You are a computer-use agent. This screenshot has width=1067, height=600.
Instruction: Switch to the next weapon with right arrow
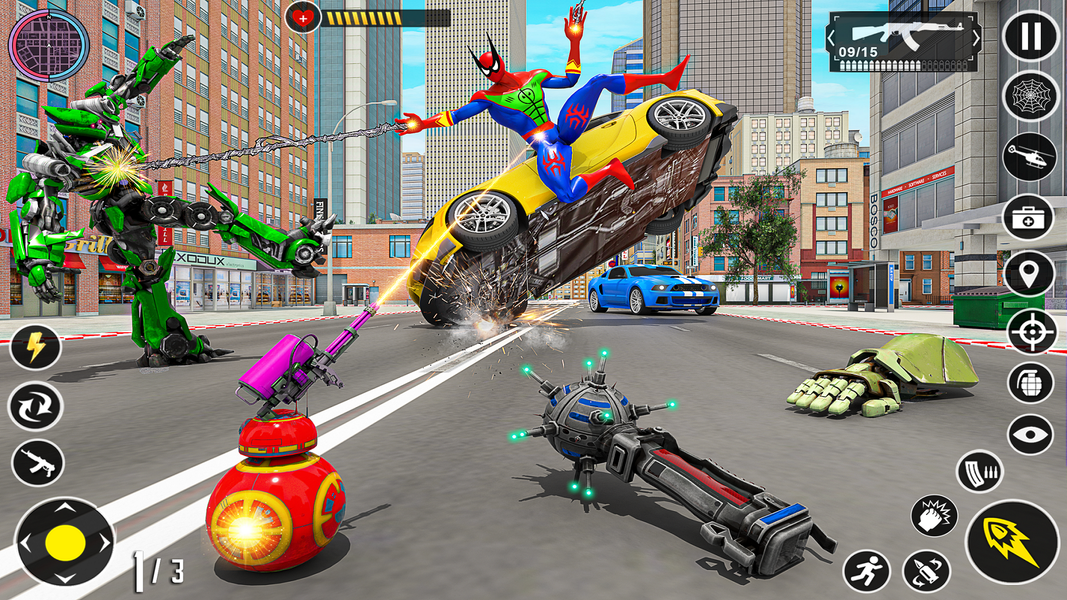(975, 39)
